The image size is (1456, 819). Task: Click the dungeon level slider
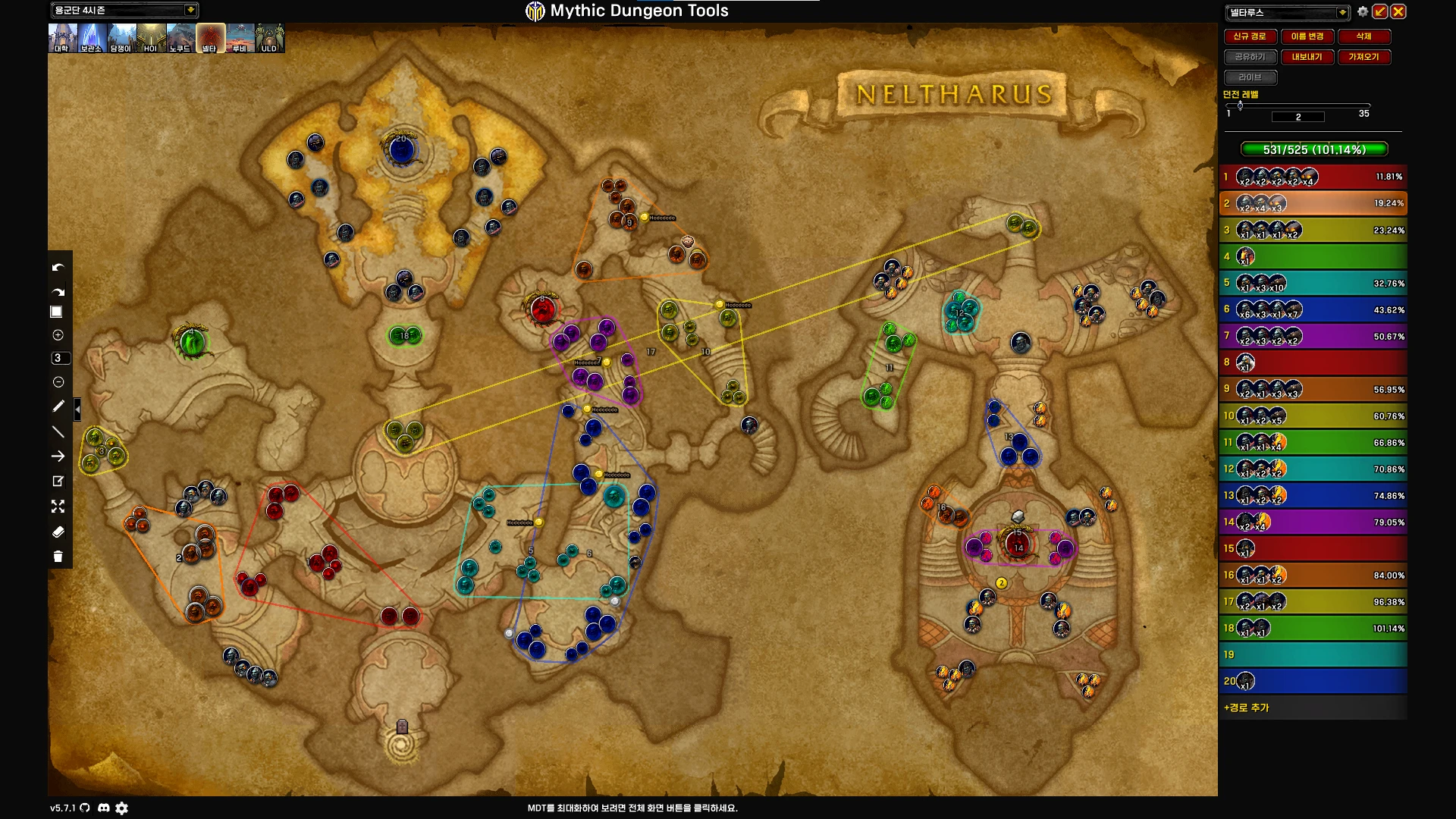[1298, 105]
